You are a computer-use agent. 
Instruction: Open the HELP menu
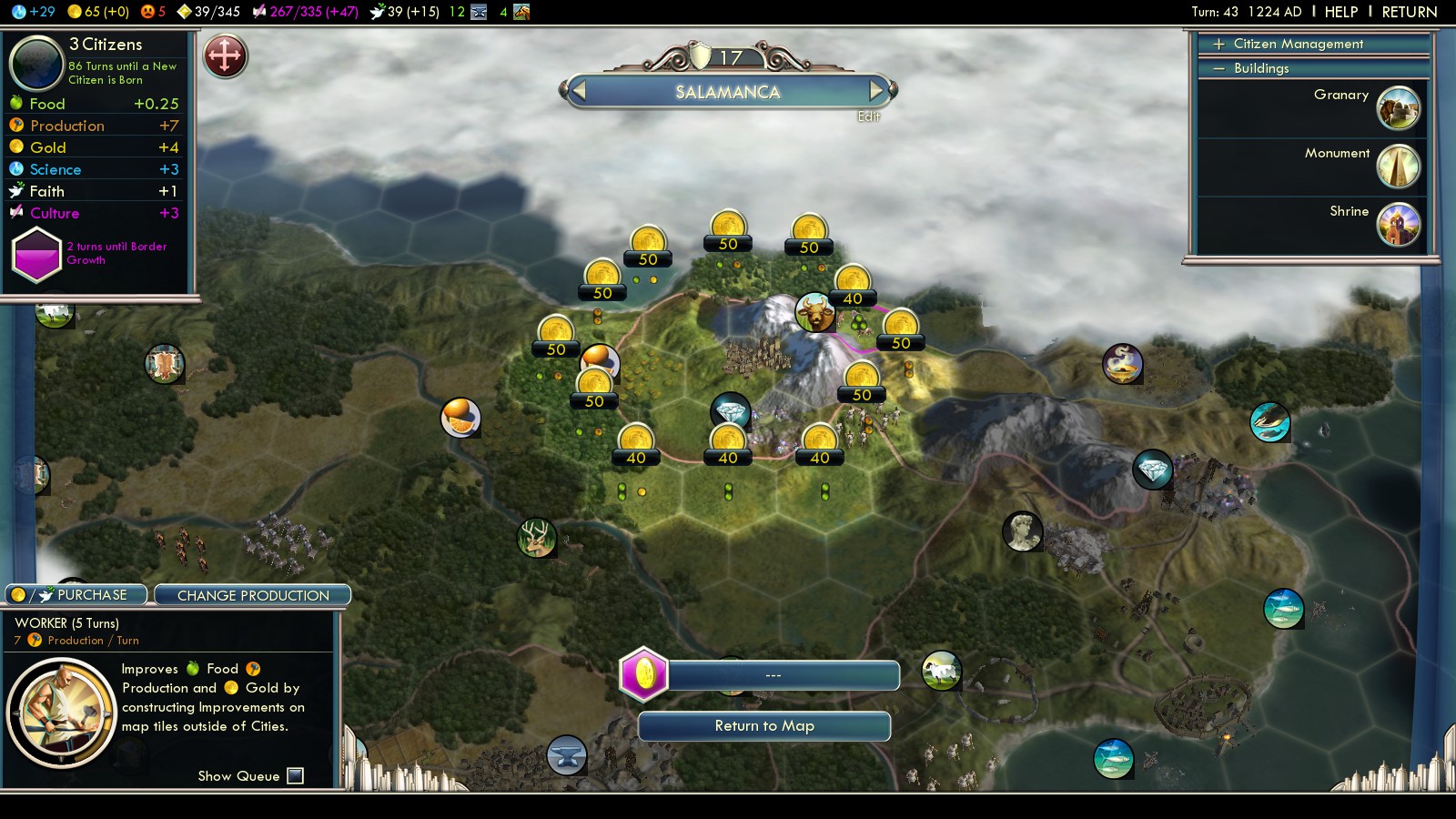[1340, 12]
